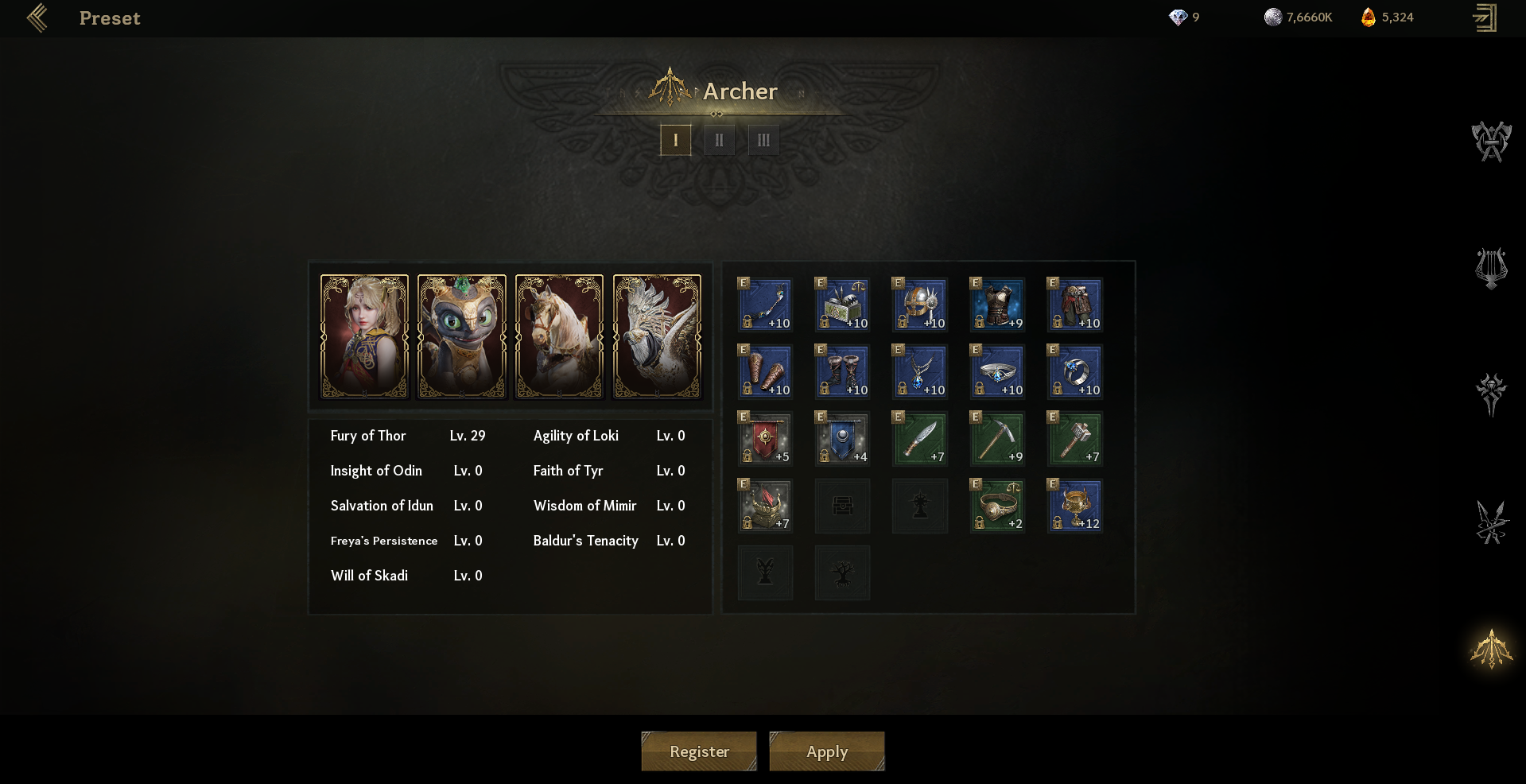Go back using the arrow button
Image resolution: width=1526 pixels, height=784 pixels.
(37, 17)
